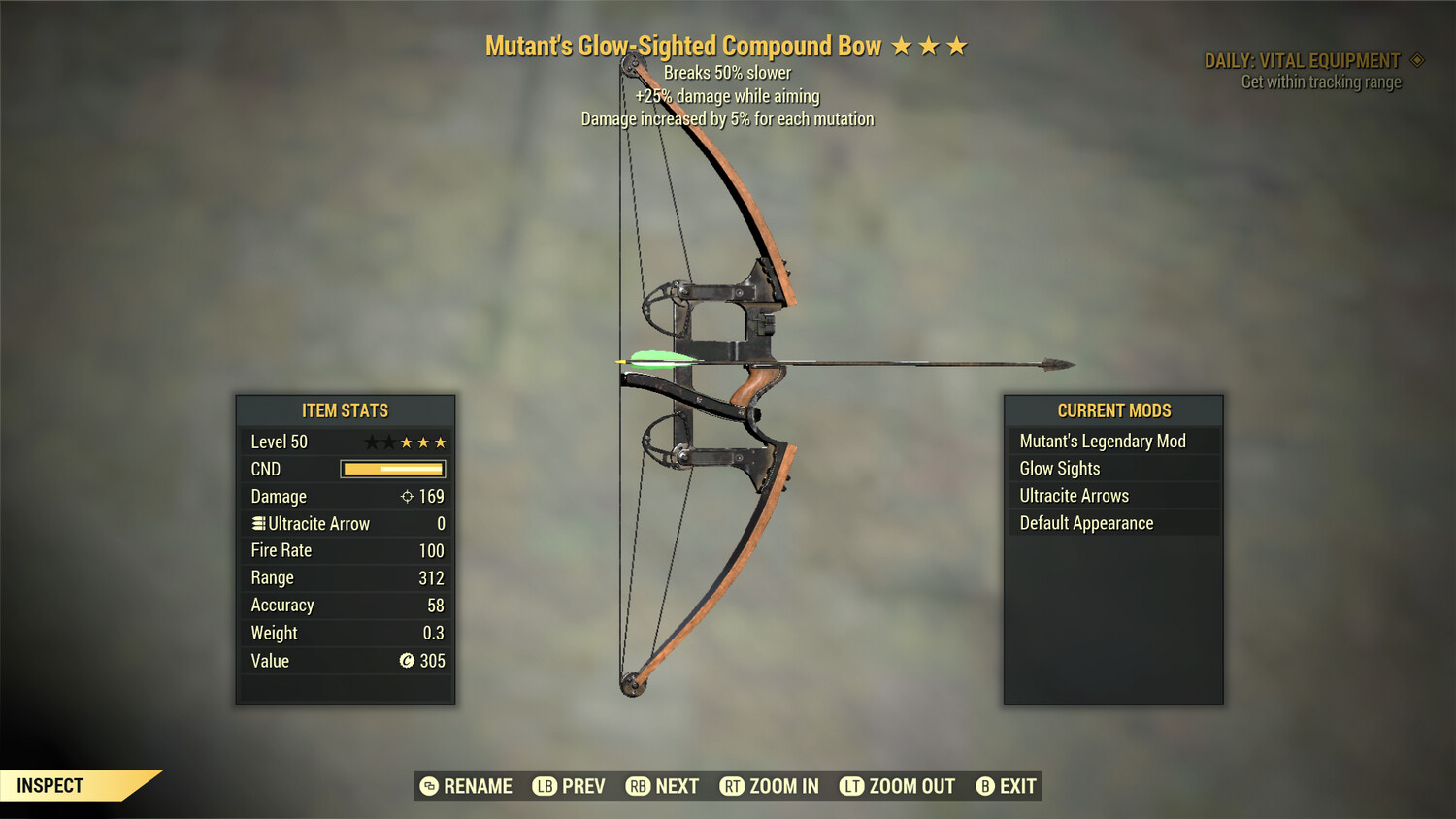Click the caps currency icon beside Value
1456x819 pixels.
408,661
